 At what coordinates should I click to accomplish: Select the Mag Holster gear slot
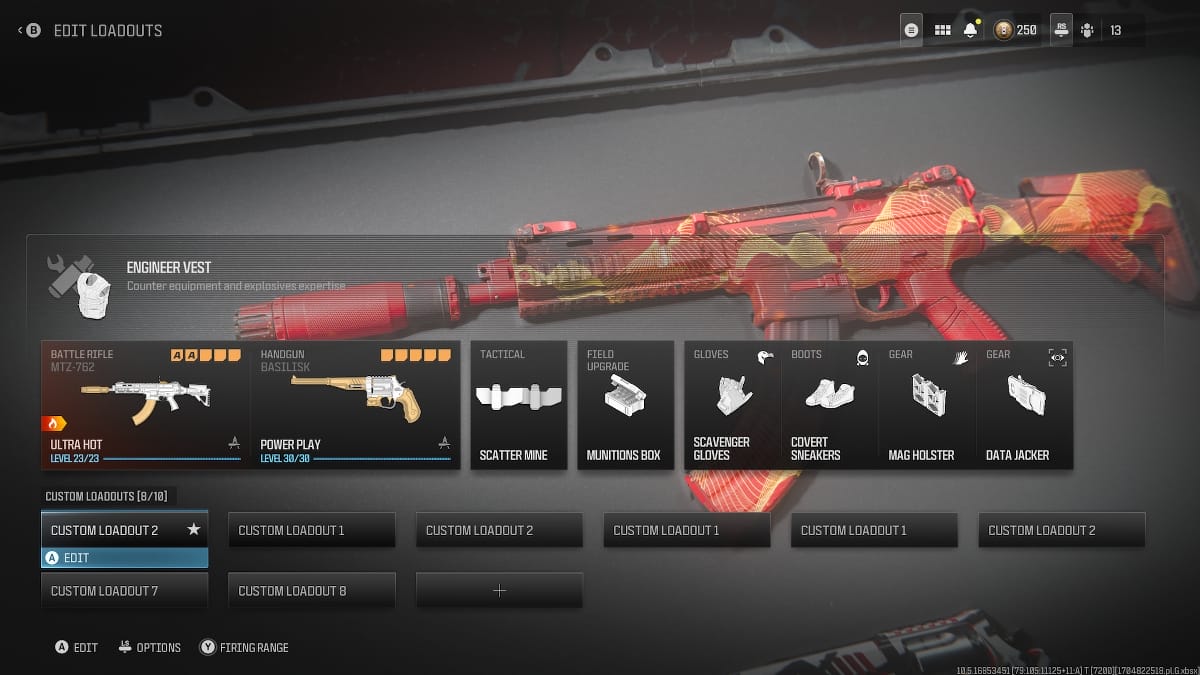pyautogui.click(x=926, y=405)
